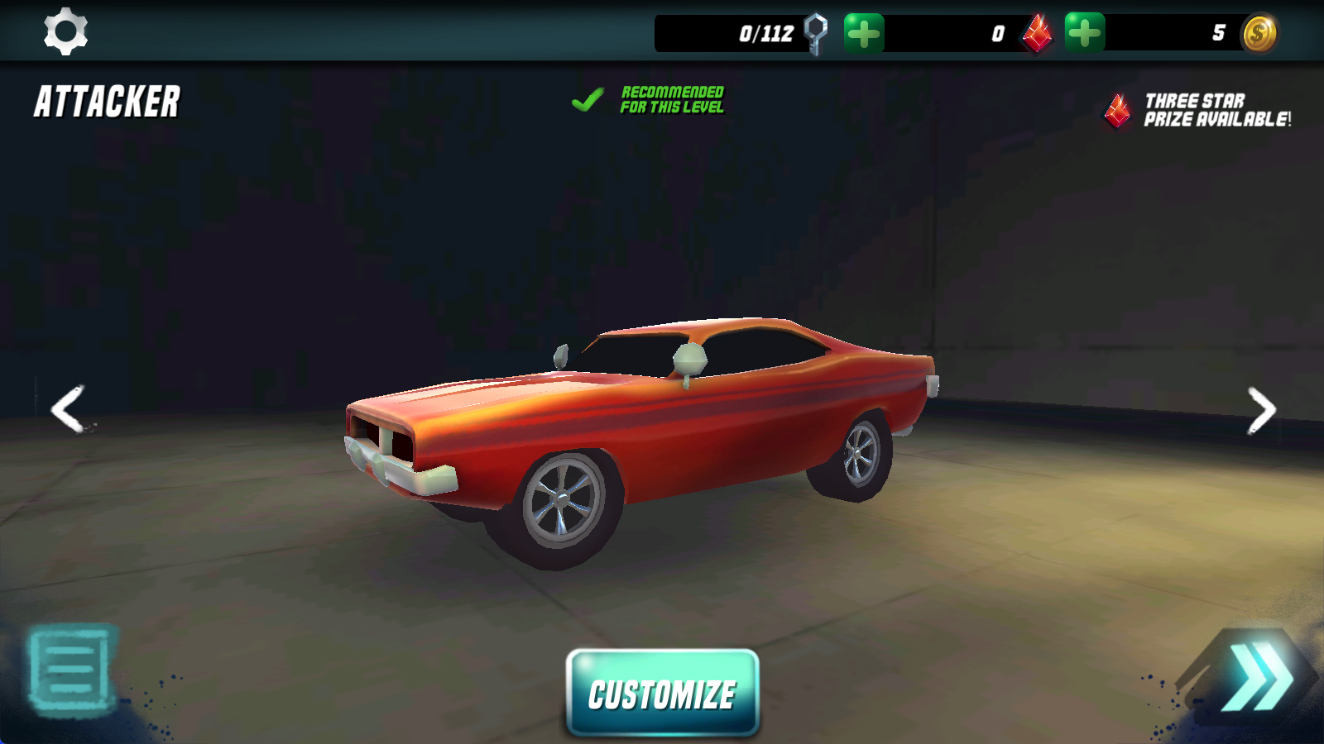Screen dimensions: 1324x744
Task: Click the THREE STAR PRIZE AVAILABLE text
Action: 1216,109
